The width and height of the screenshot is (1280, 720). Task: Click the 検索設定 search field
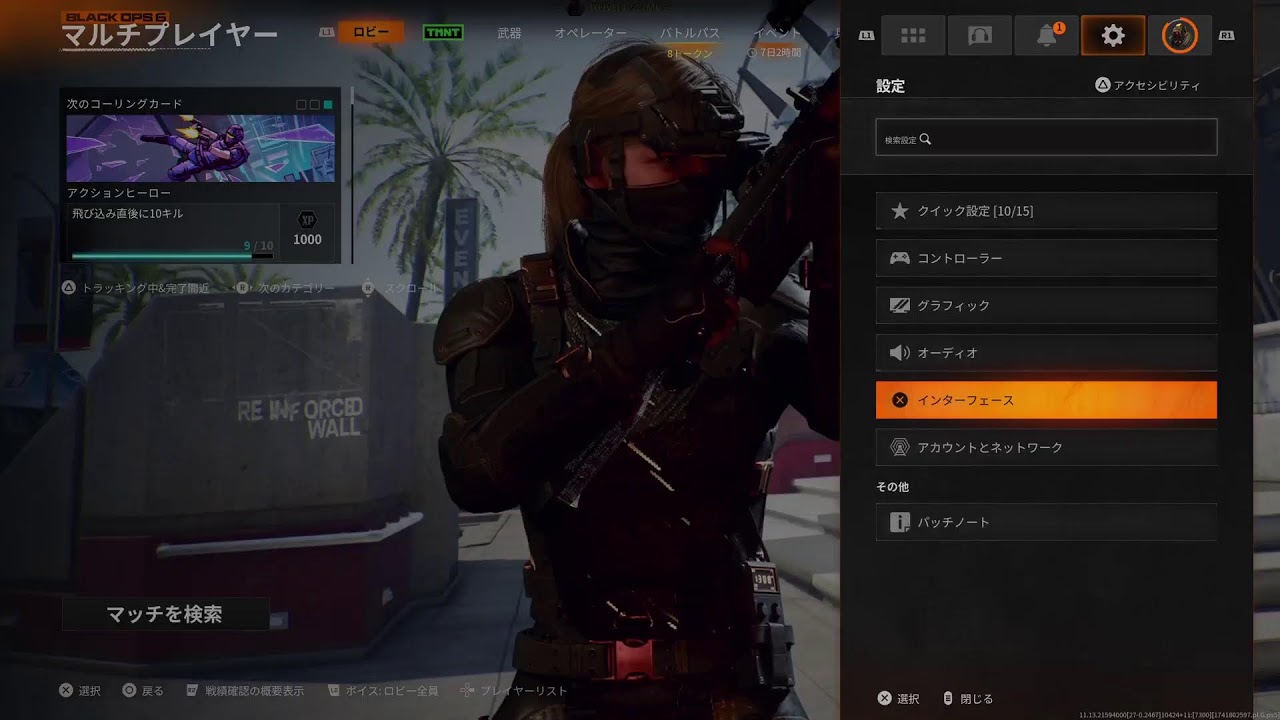(1046, 138)
